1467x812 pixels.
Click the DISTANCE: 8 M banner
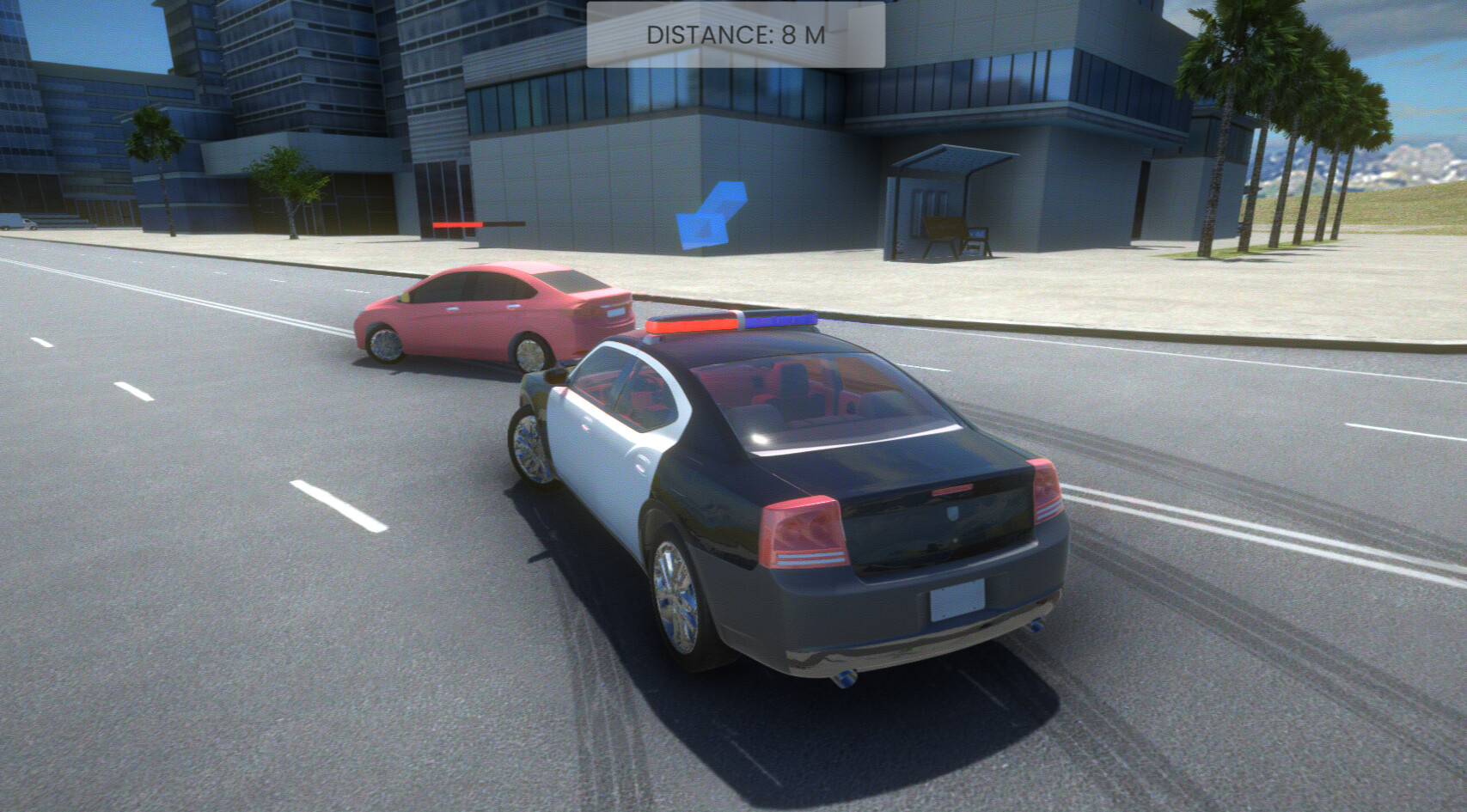(733, 34)
